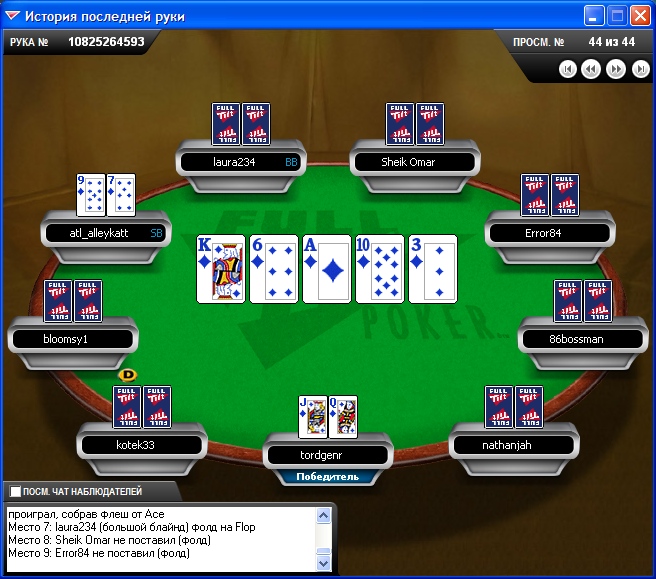The width and height of the screenshot is (656, 579).
Task: Advance to the next hand
Action: click(x=616, y=69)
